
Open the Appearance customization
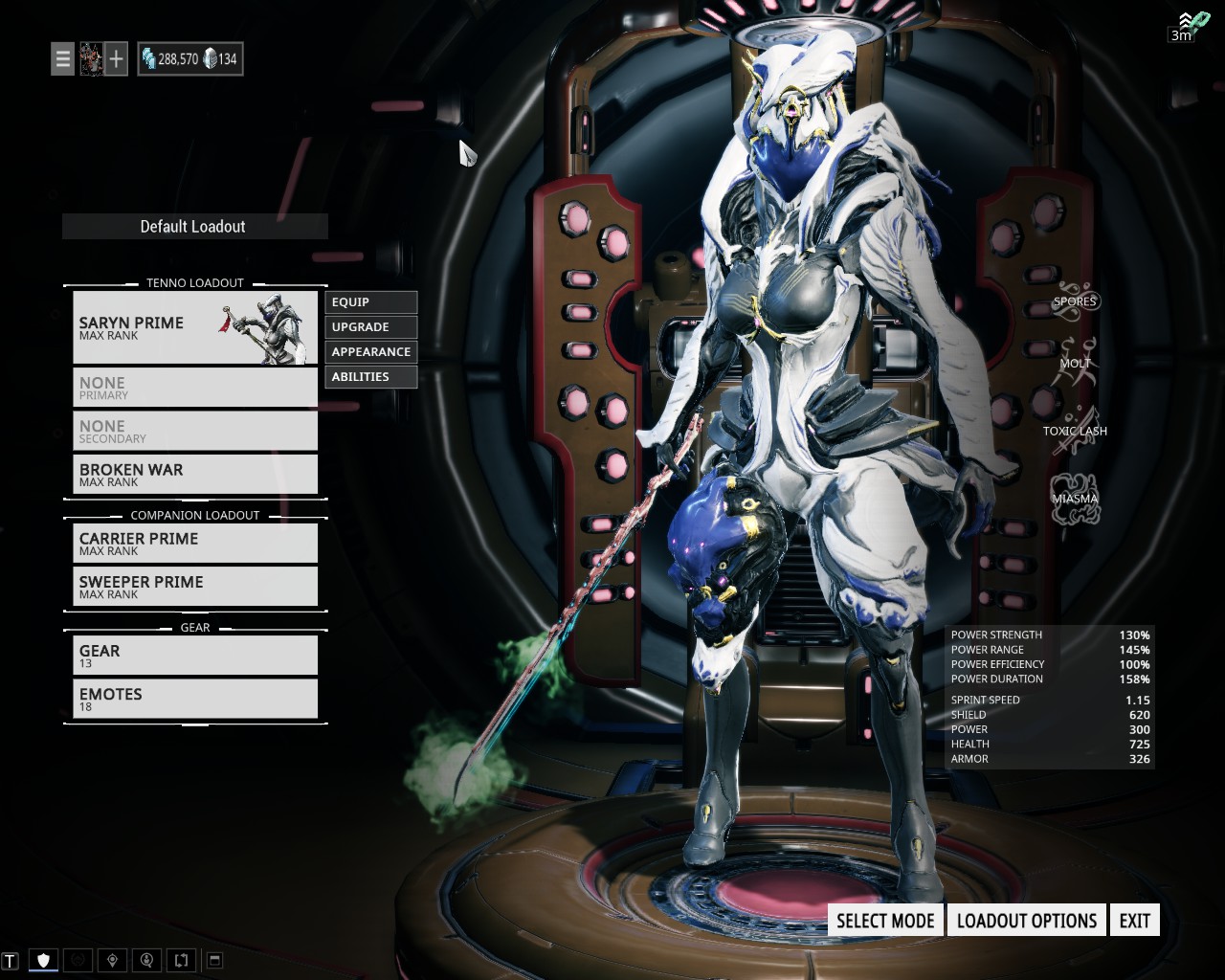point(370,352)
